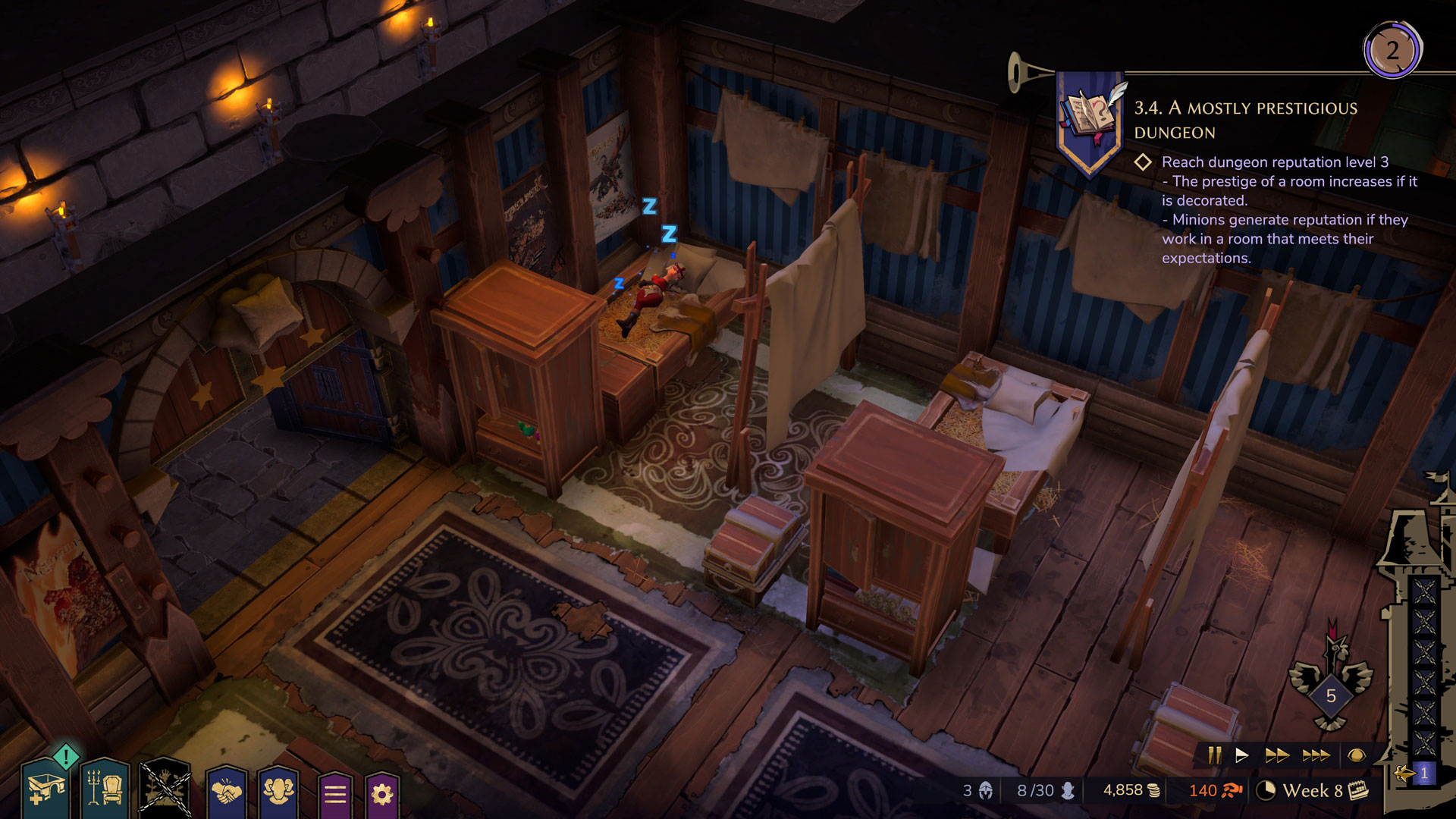Image resolution: width=1456 pixels, height=819 pixels.
Task: Select the rooster crest reputation badge
Action: [1331, 686]
